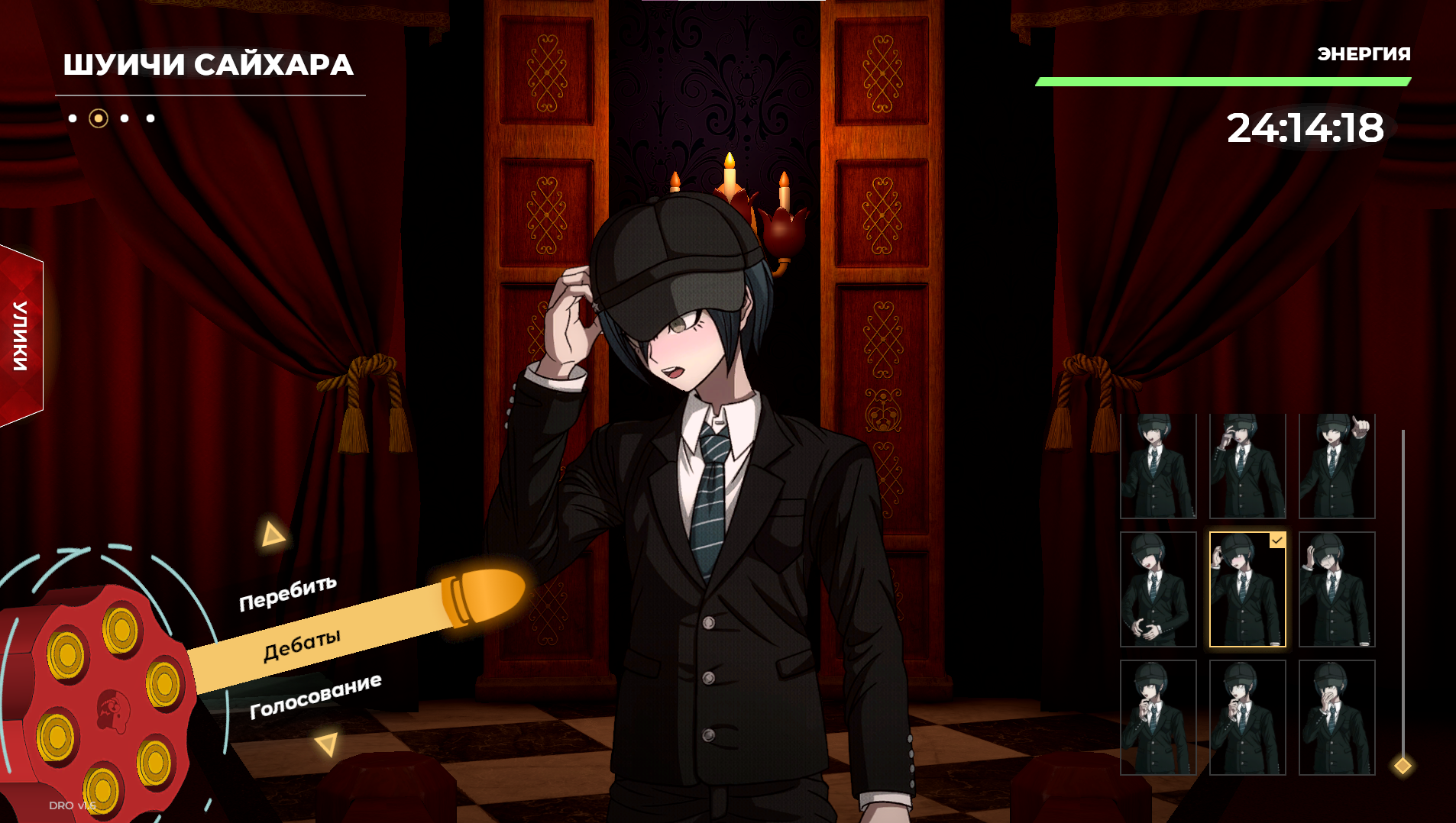
Task: Pick the sprite with hands clasped at stomach
Action: tap(1158, 589)
